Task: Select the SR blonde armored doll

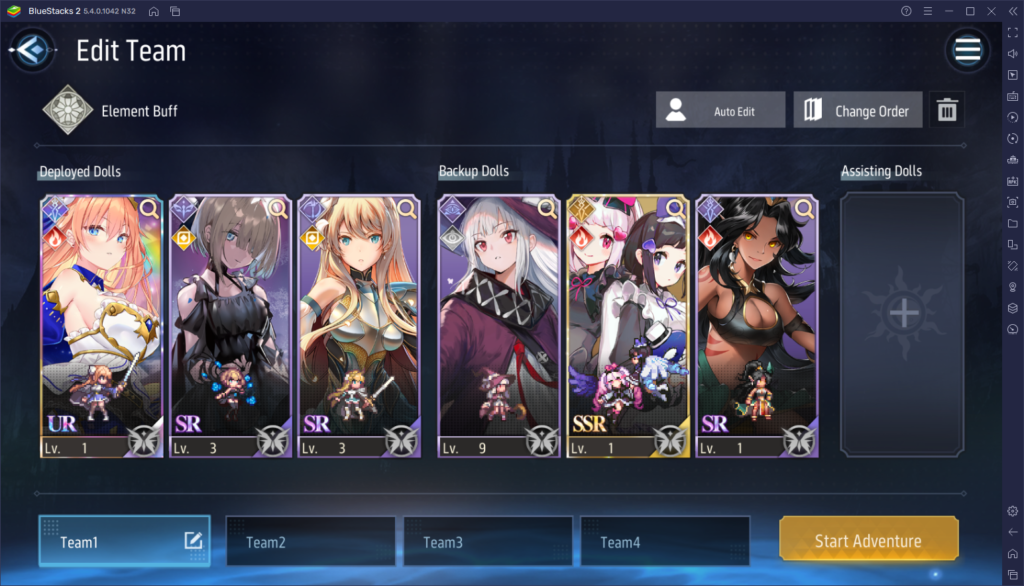Action: [357, 320]
